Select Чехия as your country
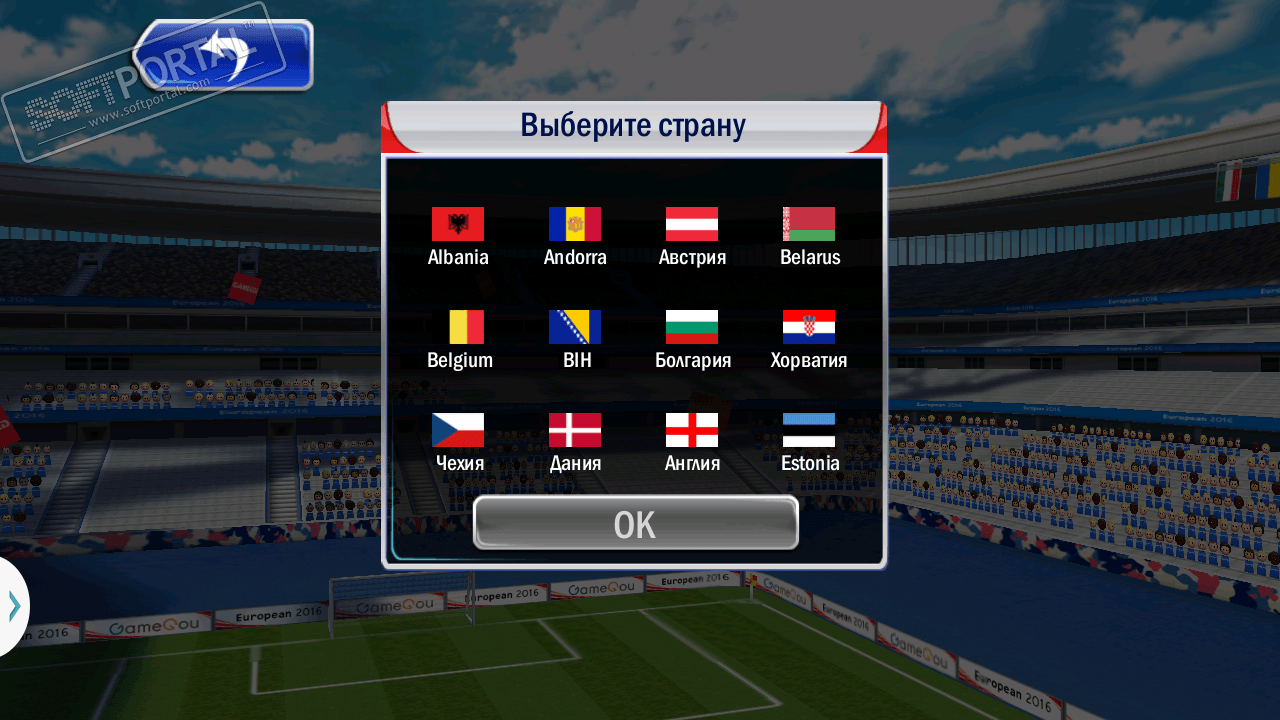The image size is (1280, 720). (458, 431)
